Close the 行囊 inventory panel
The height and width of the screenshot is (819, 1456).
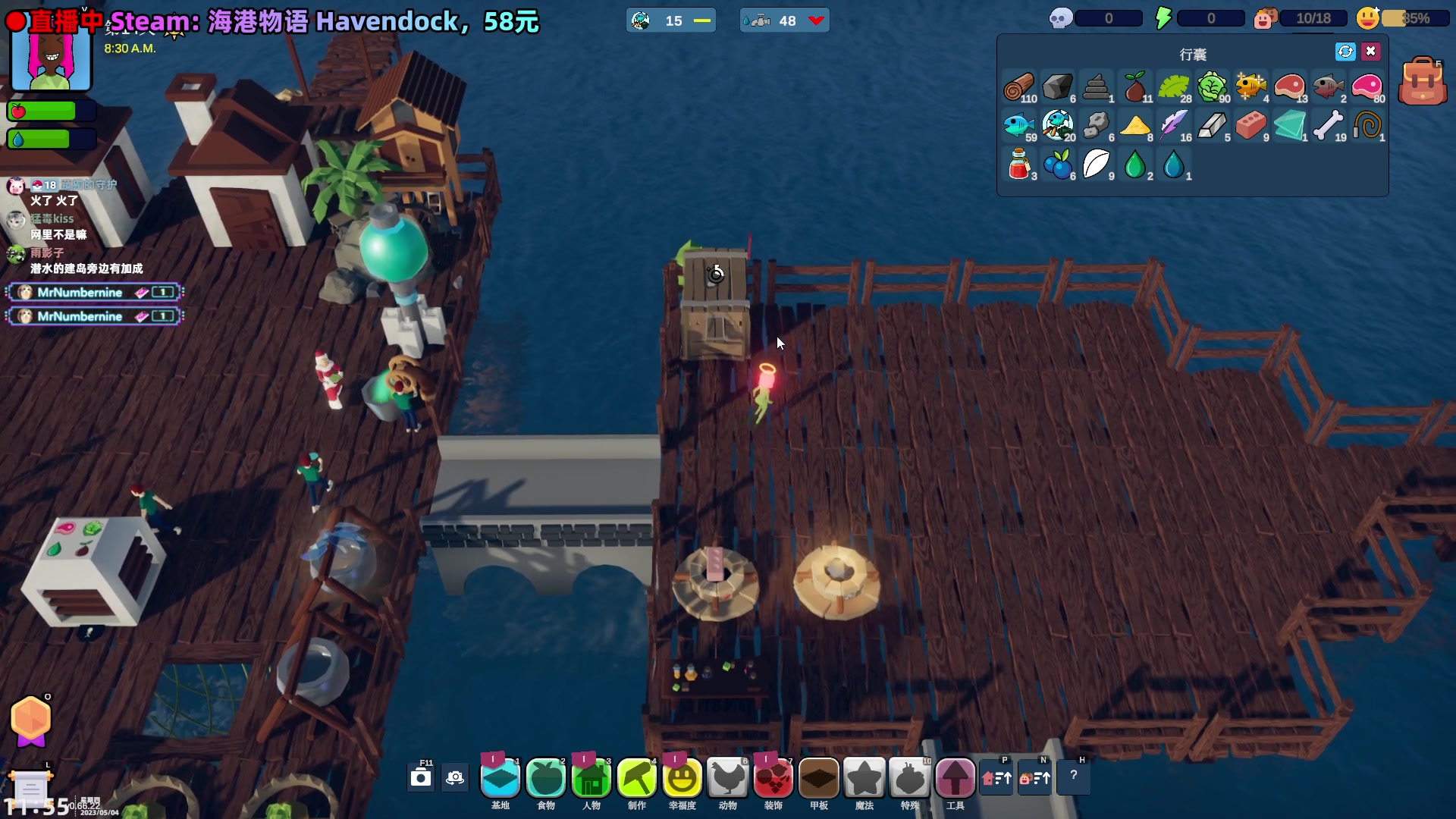coord(1370,52)
